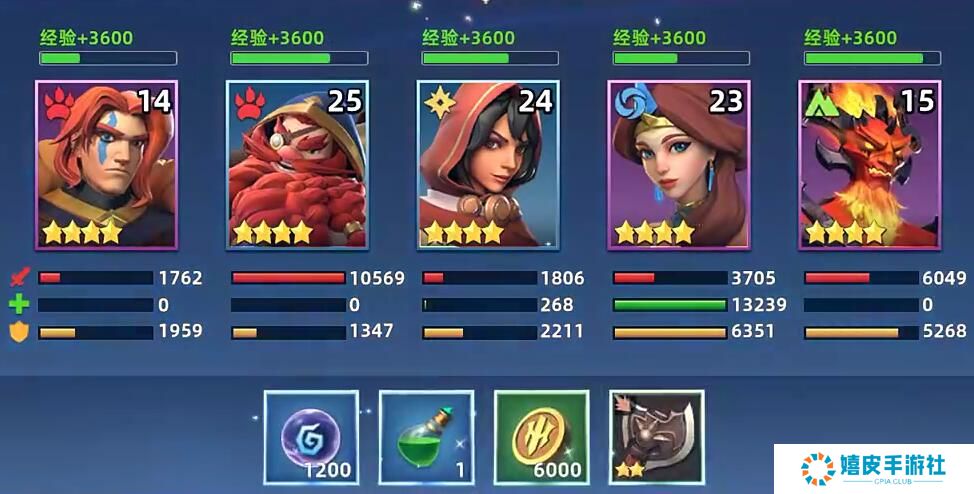Select the level 15 fire demon card
This screenshot has width=974, height=494.
click(x=869, y=165)
